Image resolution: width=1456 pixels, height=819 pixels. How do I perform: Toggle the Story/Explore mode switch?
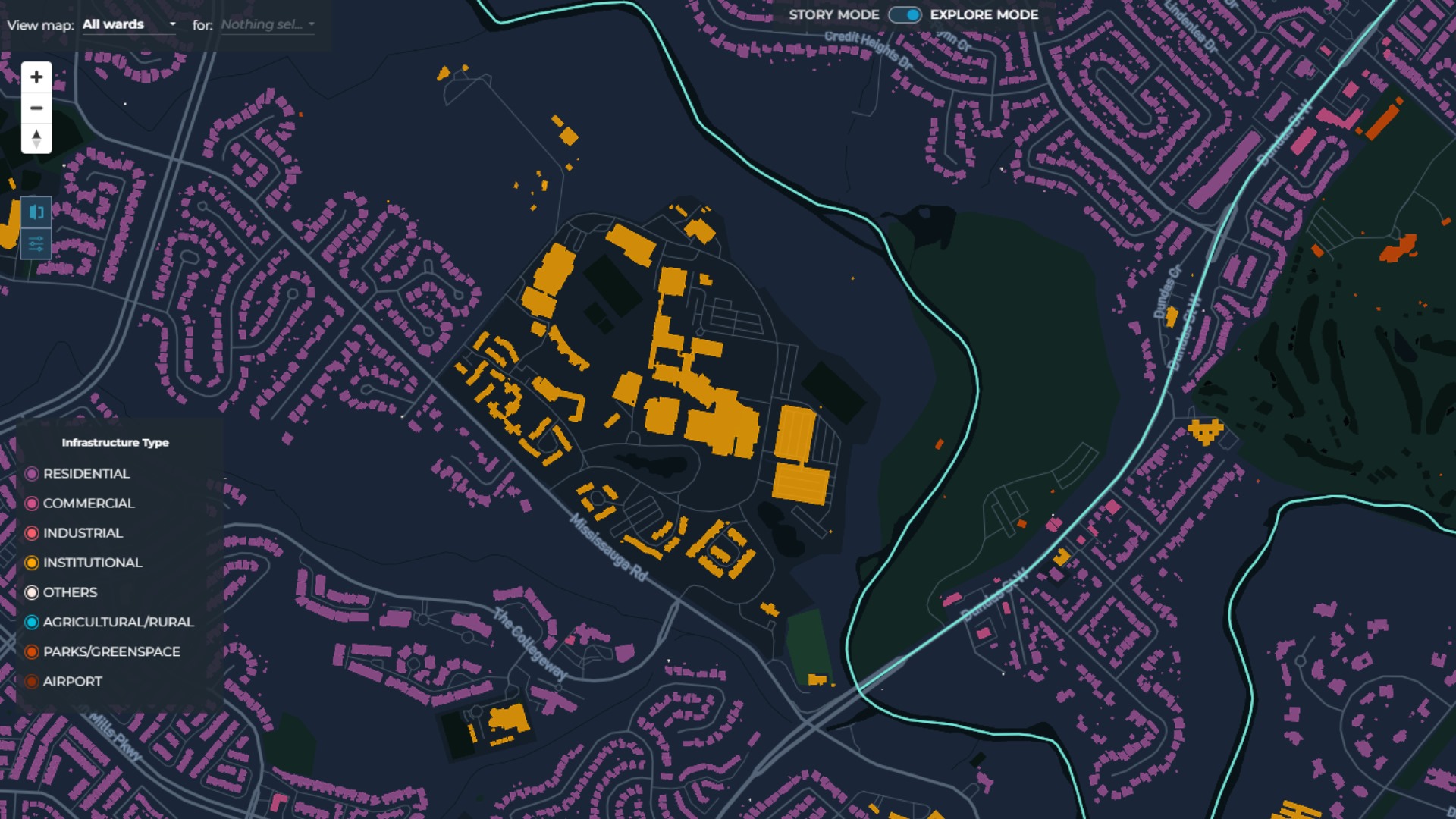[x=905, y=15]
